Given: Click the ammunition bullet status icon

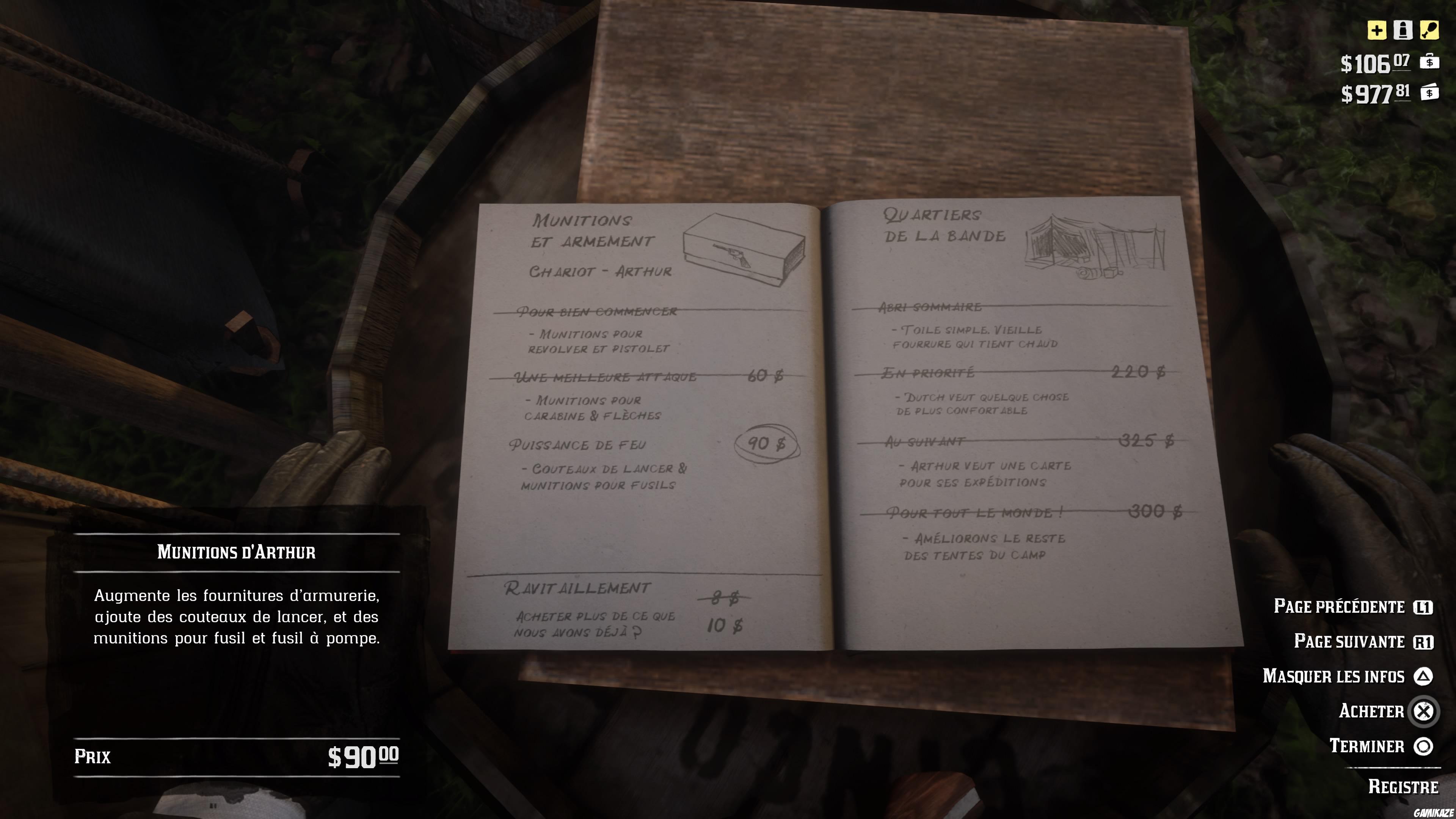Looking at the screenshot, I should tap(1402, 30).
